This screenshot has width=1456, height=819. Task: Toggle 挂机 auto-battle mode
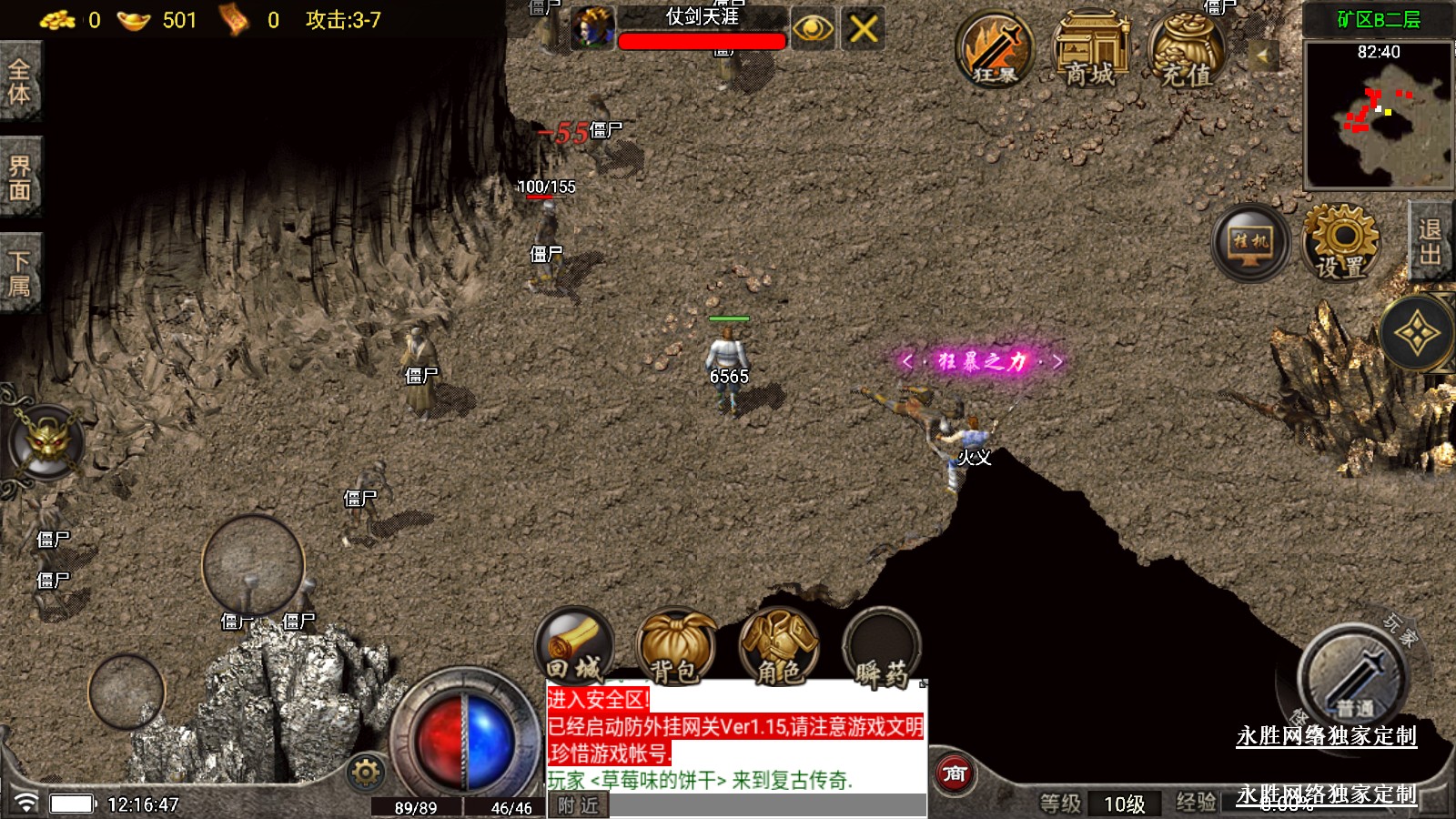pos(1251,242)
